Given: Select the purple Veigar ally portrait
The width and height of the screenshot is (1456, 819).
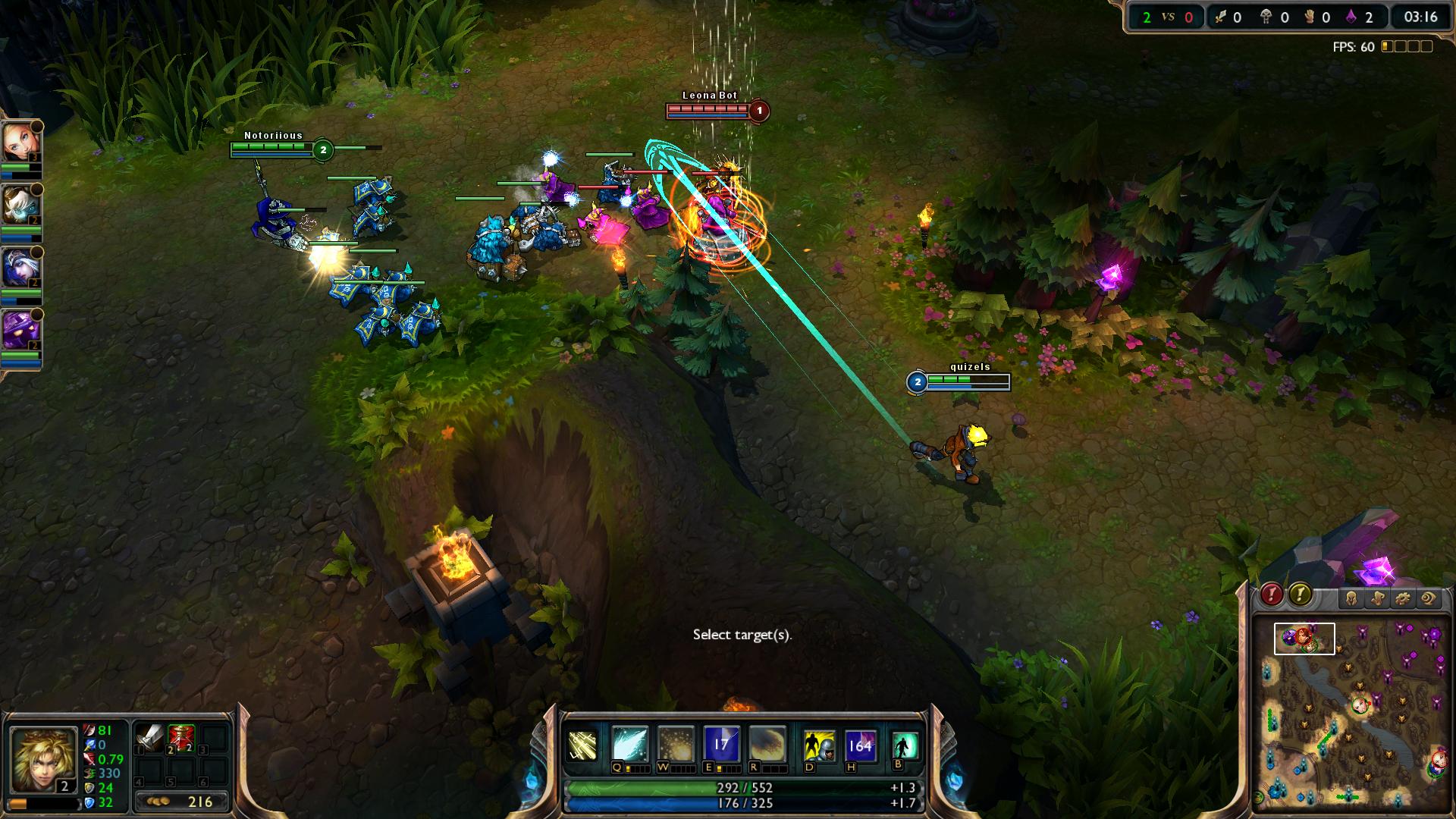Looking at the screenshot, I should pyautogui.click(x=19, y=331).
